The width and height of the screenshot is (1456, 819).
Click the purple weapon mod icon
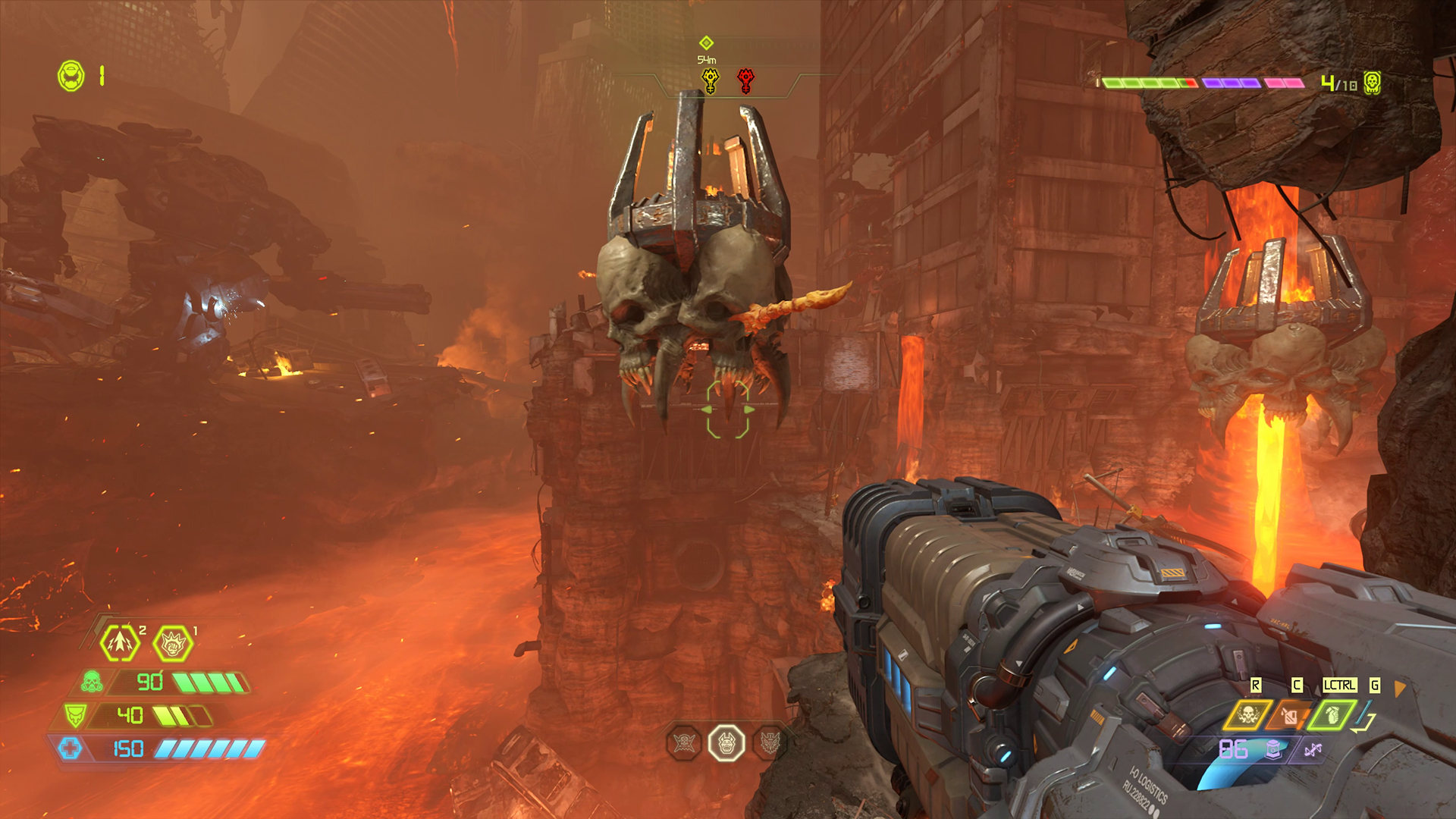pyautogui.click(x=1313, y=750)
